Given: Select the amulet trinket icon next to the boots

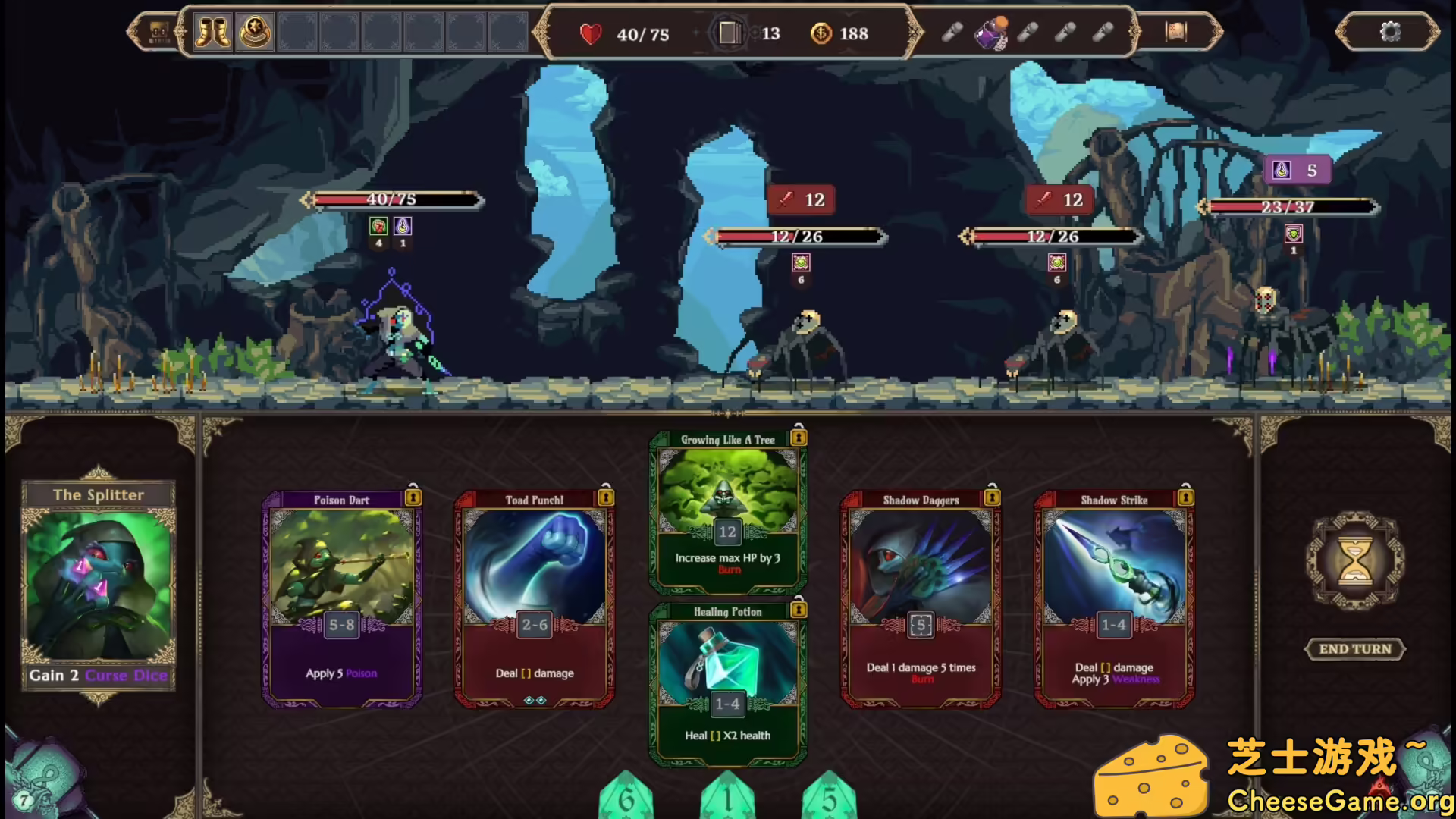Looking at the screenshot, I should 254,33.
